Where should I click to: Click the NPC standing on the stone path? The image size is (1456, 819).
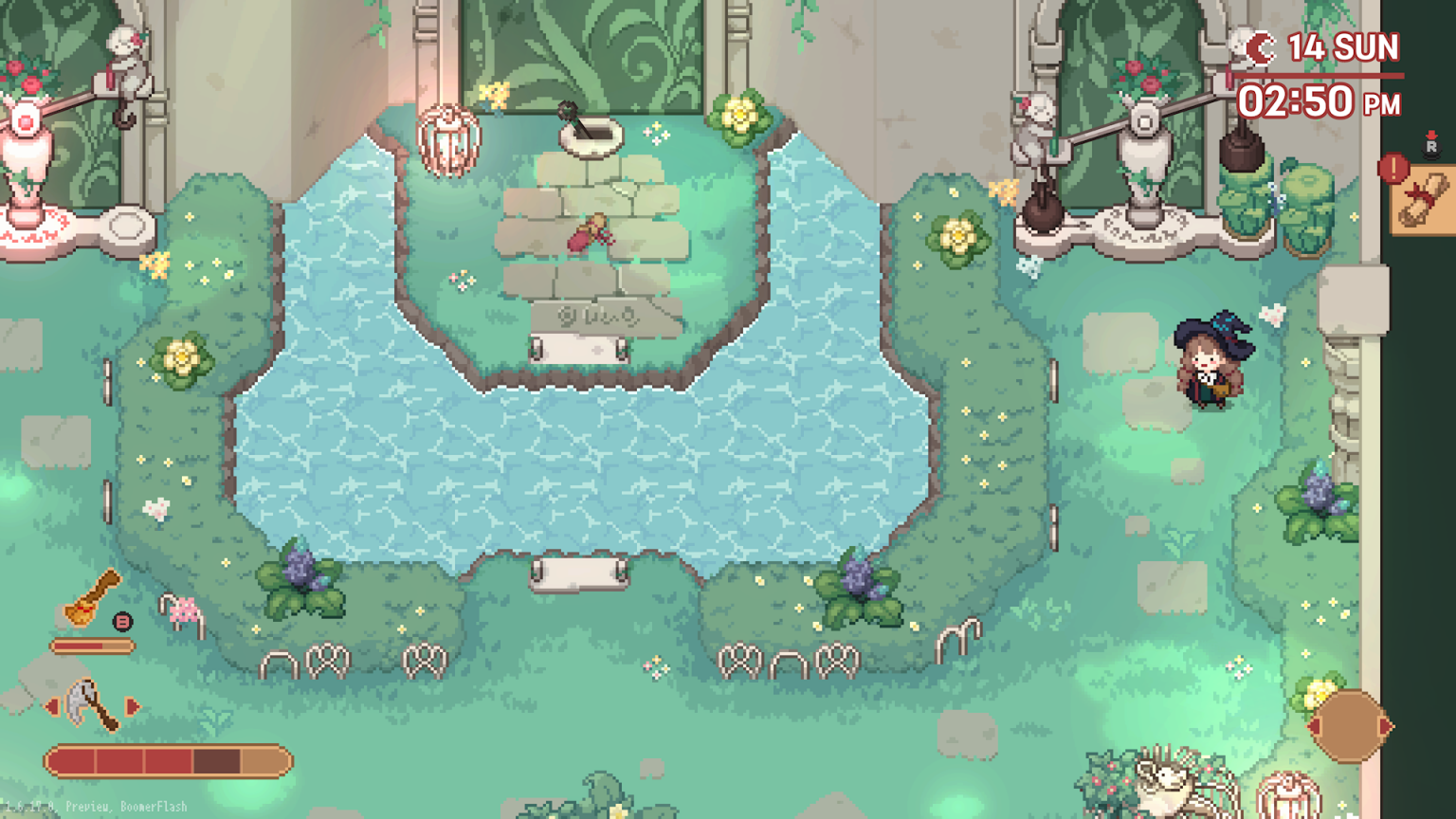coord(592,232)
